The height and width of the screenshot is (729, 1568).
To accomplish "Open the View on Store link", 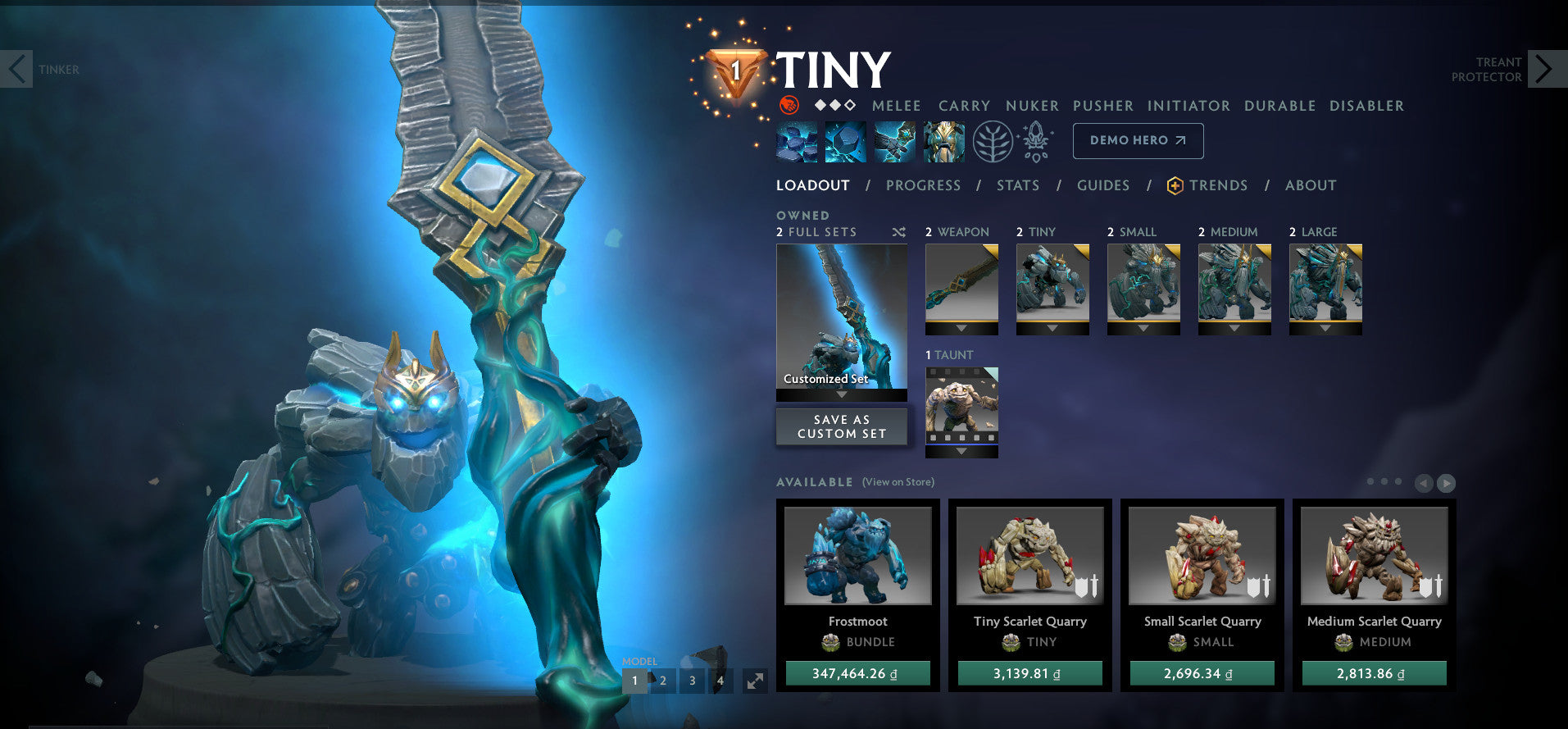I will (898, 482).
